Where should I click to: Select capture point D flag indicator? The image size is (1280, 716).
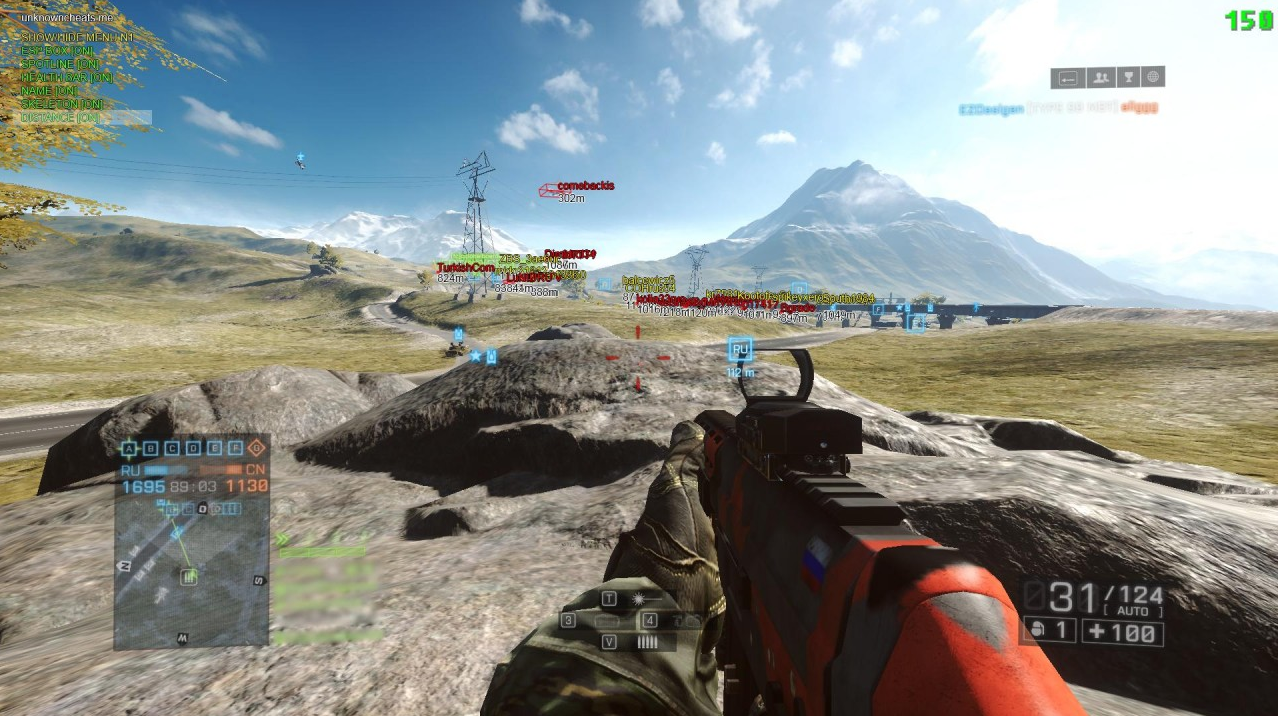pos(193,448)
